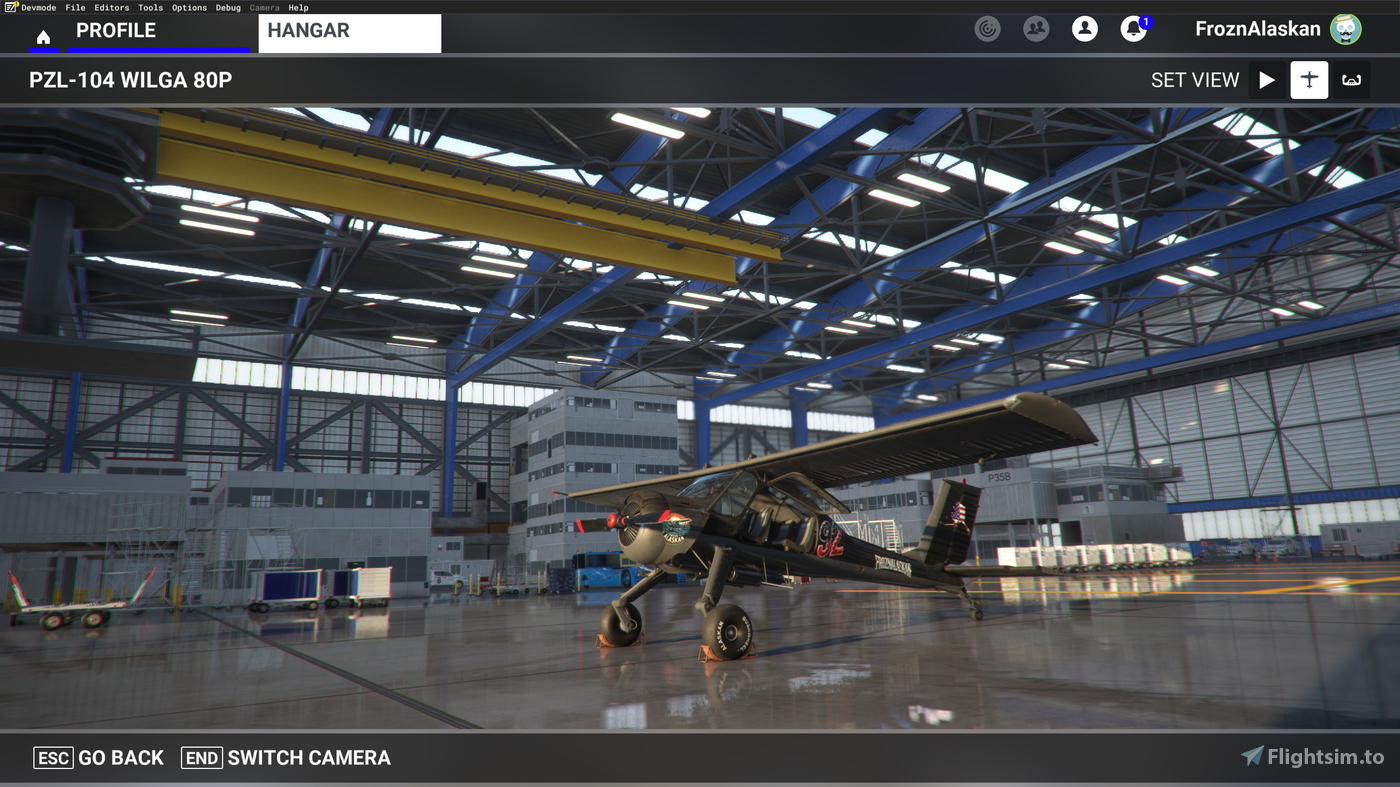Select the PROFILE tab
1400x787 pixels.
[116, 30]
